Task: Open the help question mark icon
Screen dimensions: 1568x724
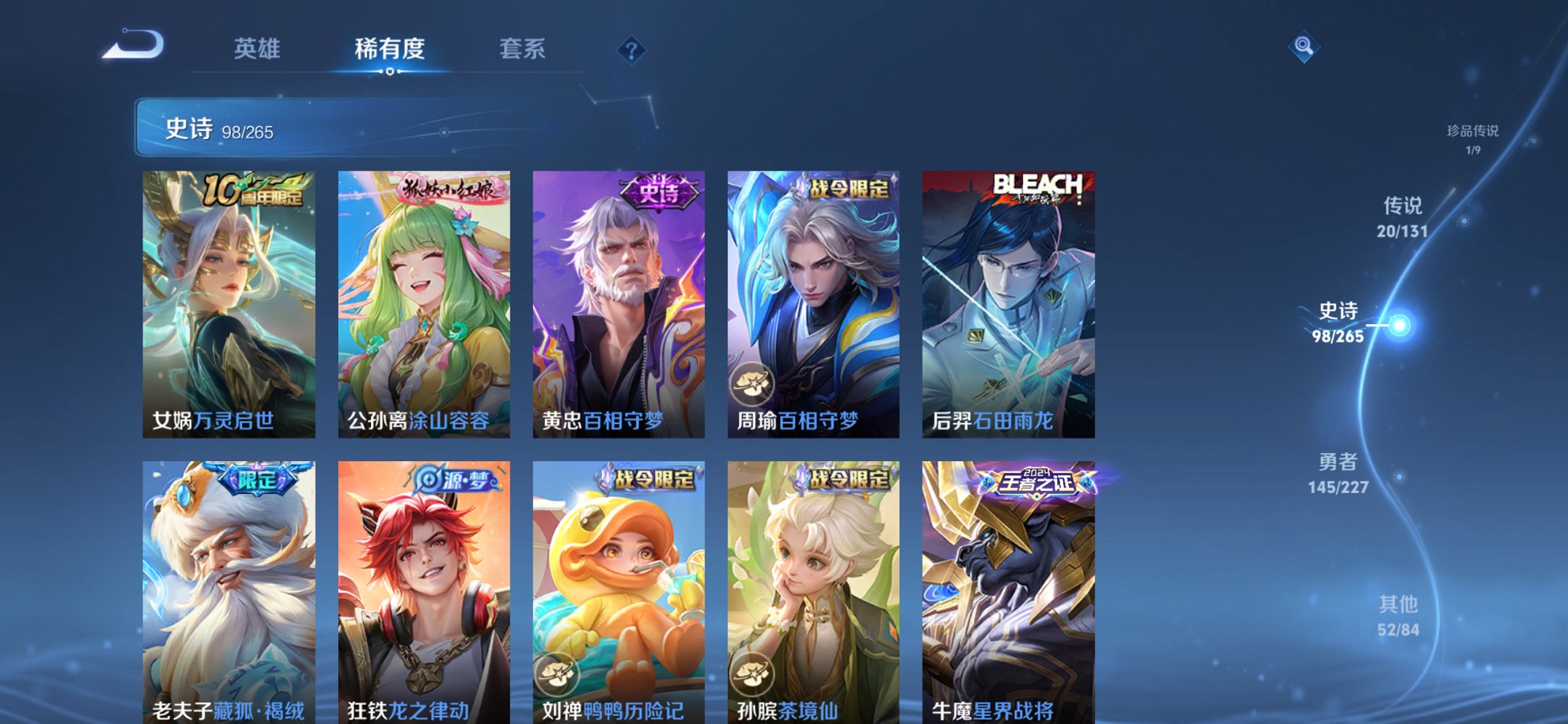Action: tap(632, 50)
